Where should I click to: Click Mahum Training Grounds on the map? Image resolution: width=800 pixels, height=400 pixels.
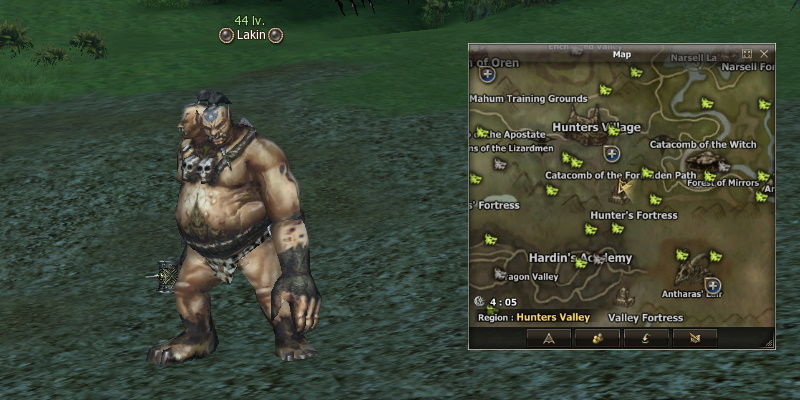coord(529,99)
